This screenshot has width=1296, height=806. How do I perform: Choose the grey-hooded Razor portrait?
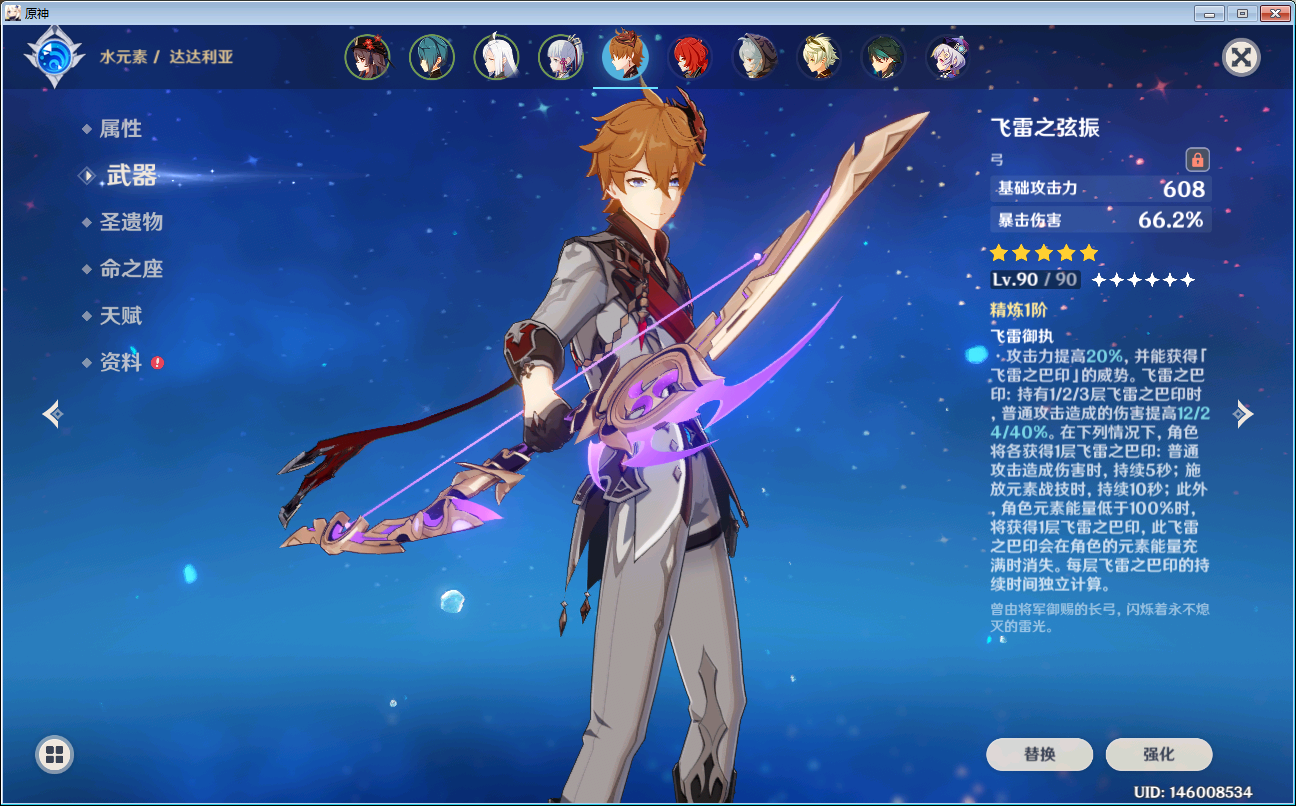pos(754,57)
